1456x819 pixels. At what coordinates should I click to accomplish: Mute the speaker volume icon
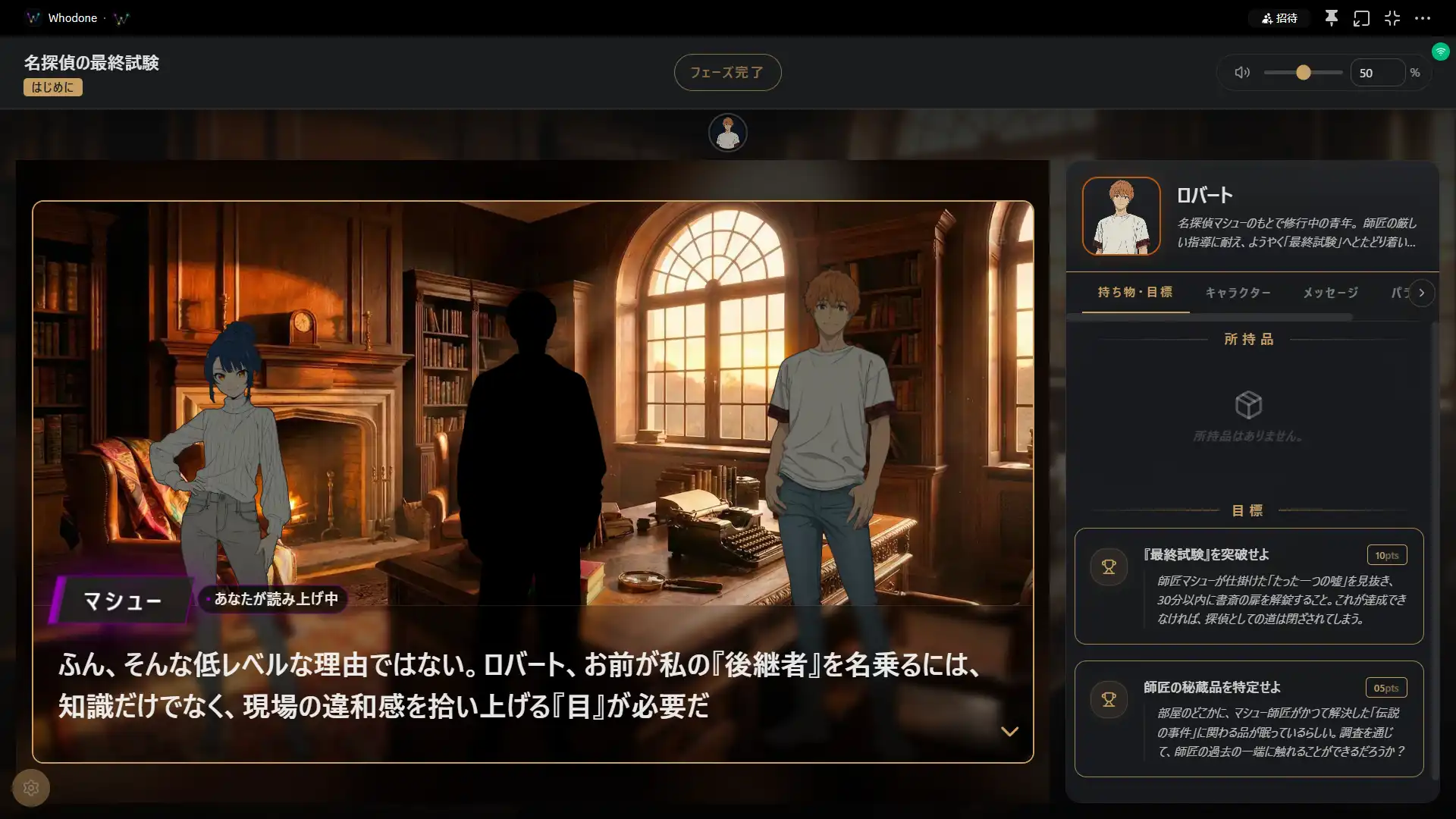(1241, 73)
